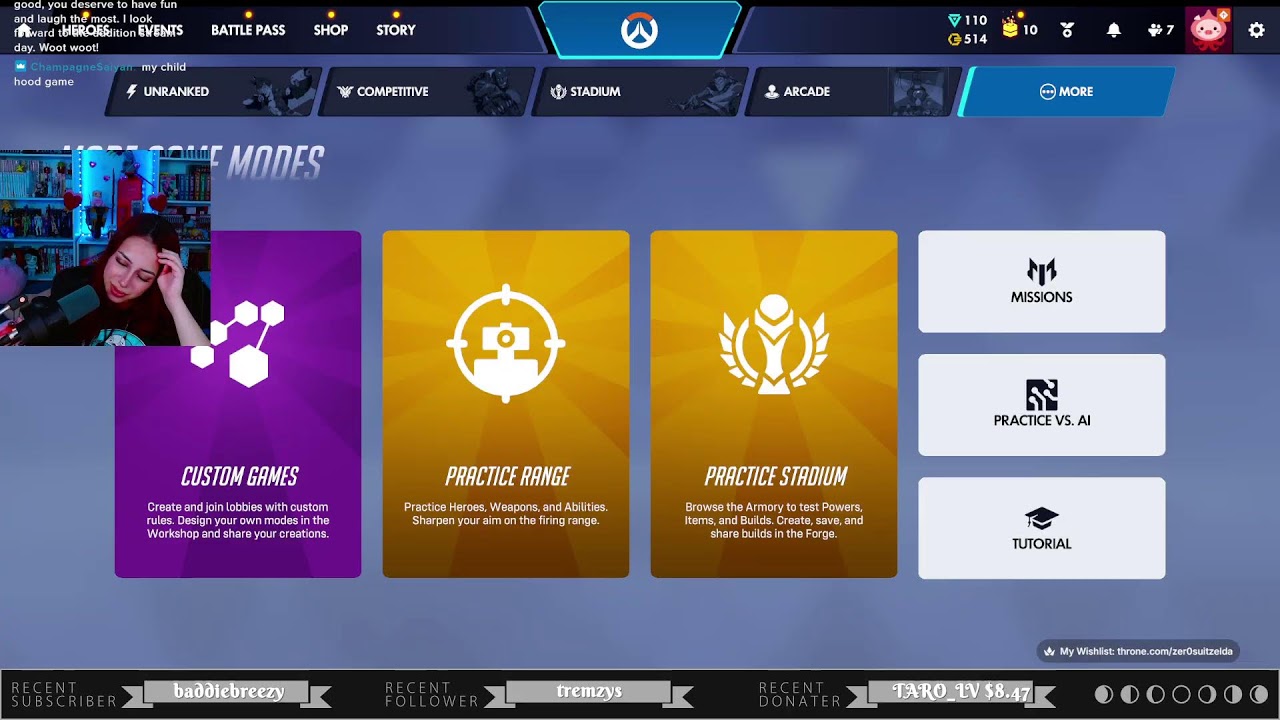Click the player avatar portrait
This screenshot has height=720, width=1280.
[x=1210, y=30]
